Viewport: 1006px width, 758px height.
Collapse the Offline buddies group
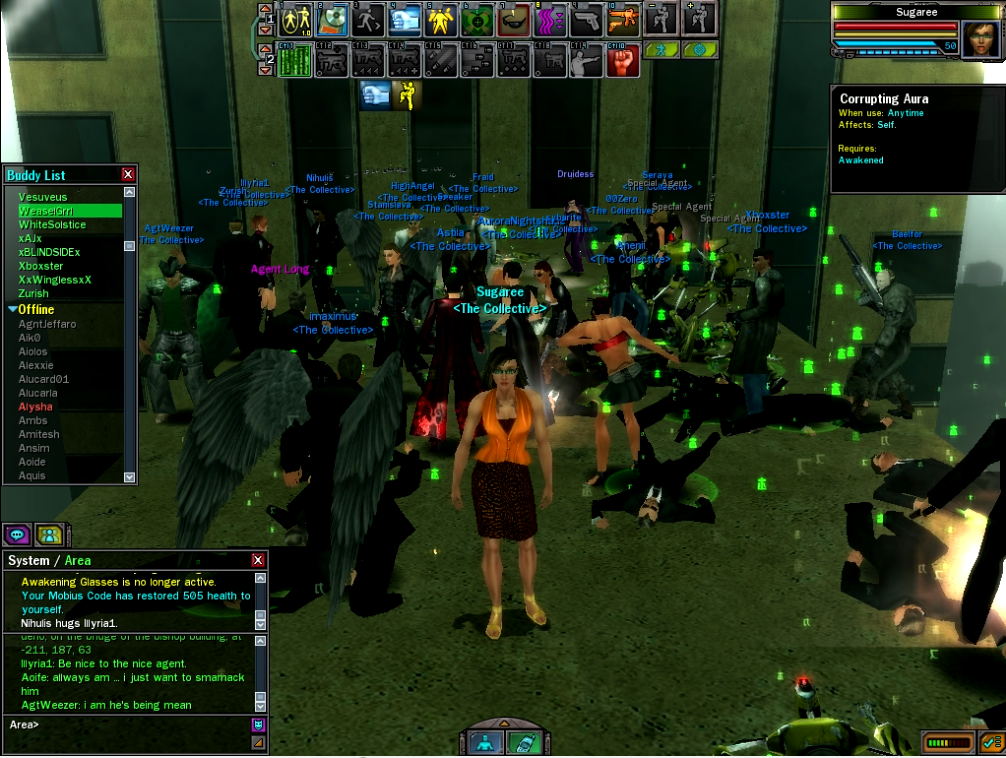(x=13, y=310)
